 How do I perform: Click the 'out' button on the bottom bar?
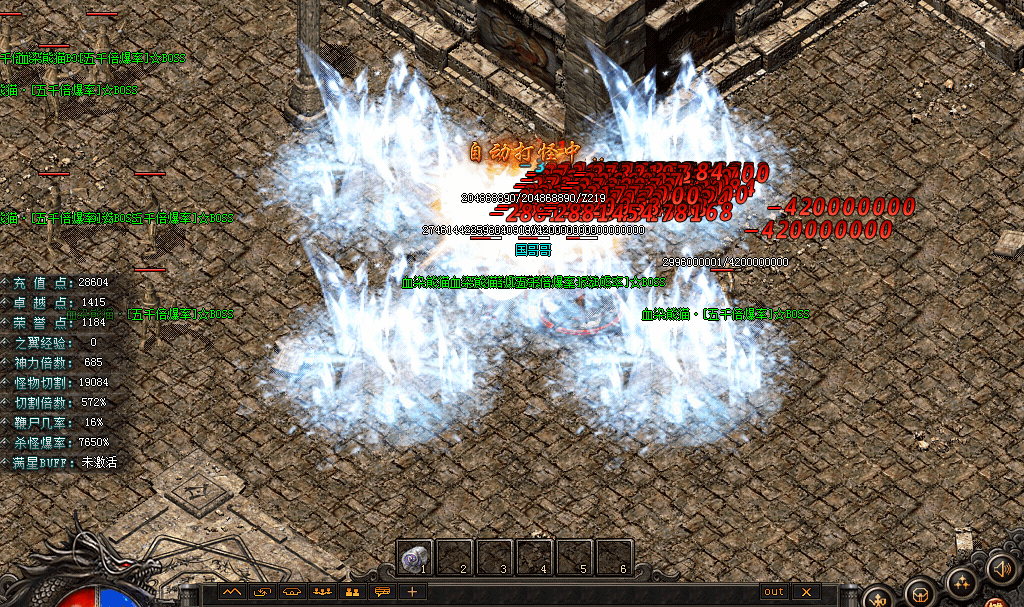pyautogui.click(x=774, y=592)
